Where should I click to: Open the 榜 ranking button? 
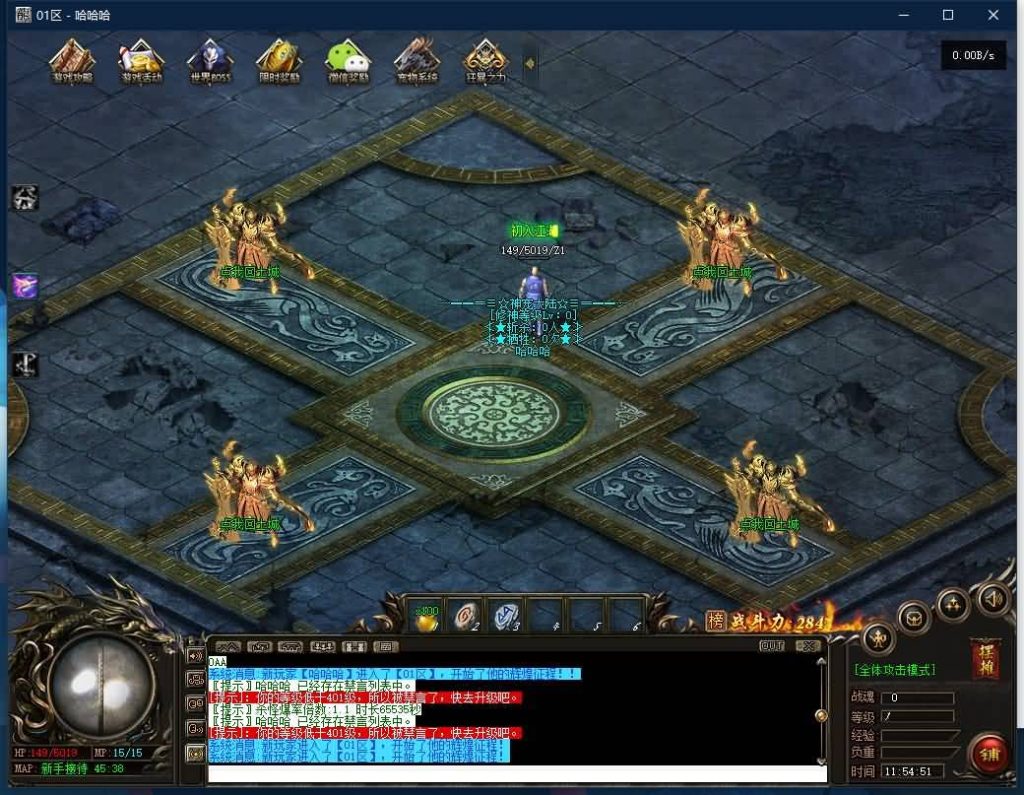tap(715, 621)
